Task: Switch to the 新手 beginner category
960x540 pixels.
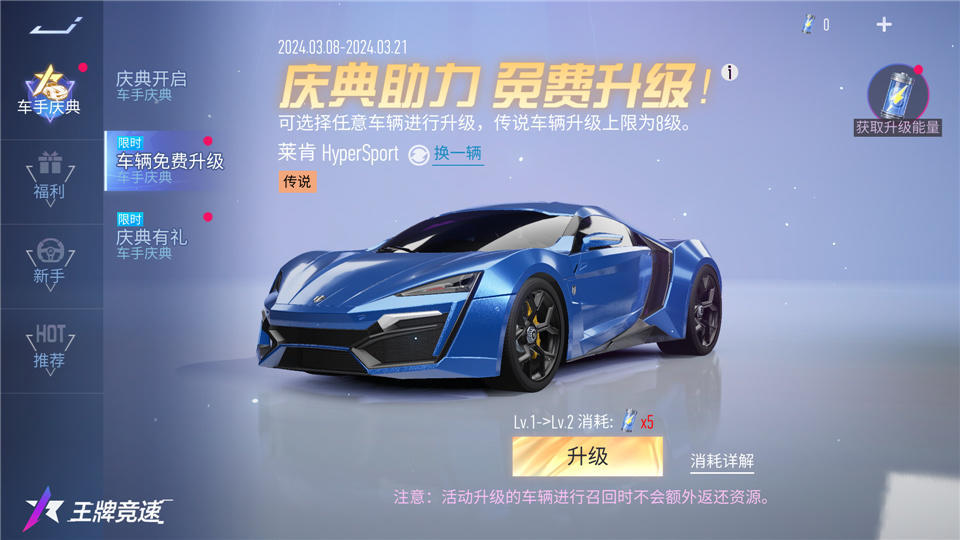Action: point(49,260)
